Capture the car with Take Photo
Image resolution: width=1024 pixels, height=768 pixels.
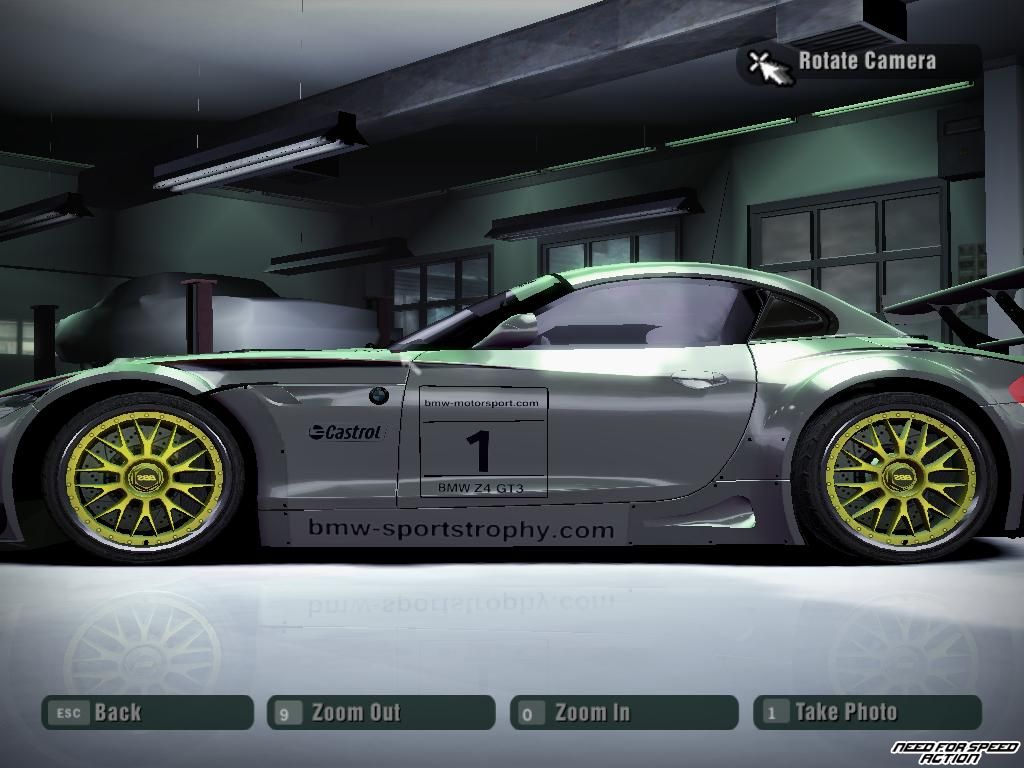click(x=867, y=713)
